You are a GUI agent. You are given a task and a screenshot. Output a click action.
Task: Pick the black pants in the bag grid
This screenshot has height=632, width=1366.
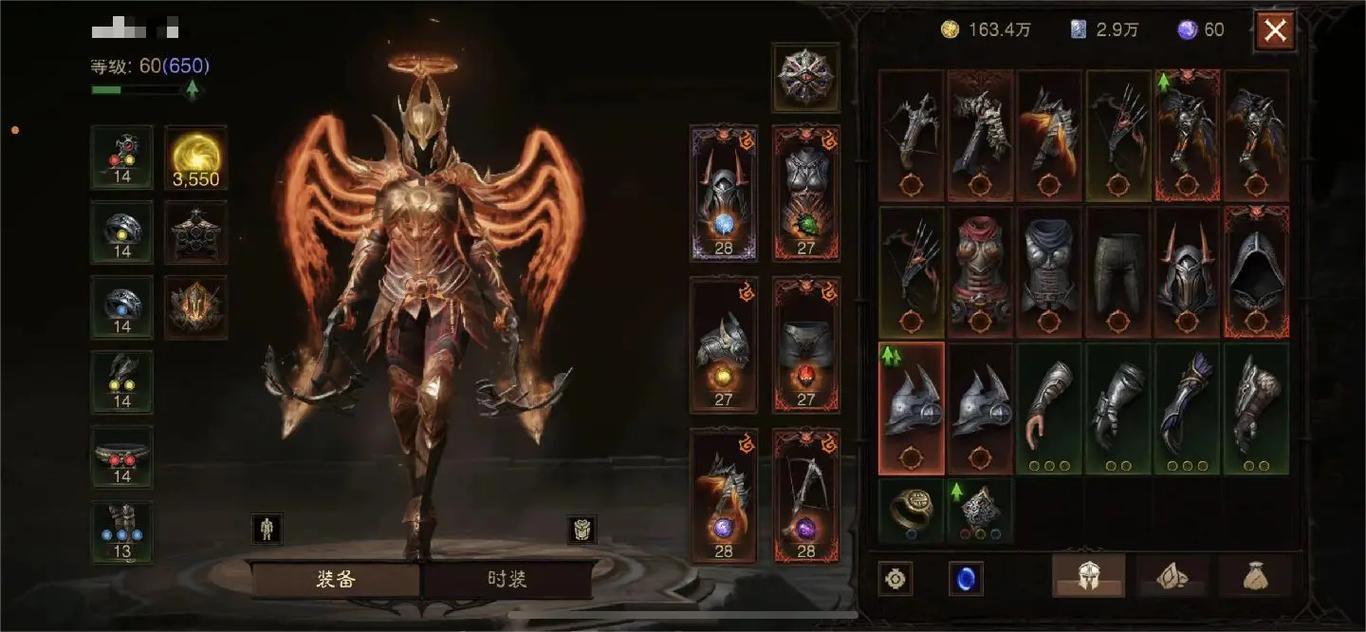pyautogui.click(x=1118, y=271)
